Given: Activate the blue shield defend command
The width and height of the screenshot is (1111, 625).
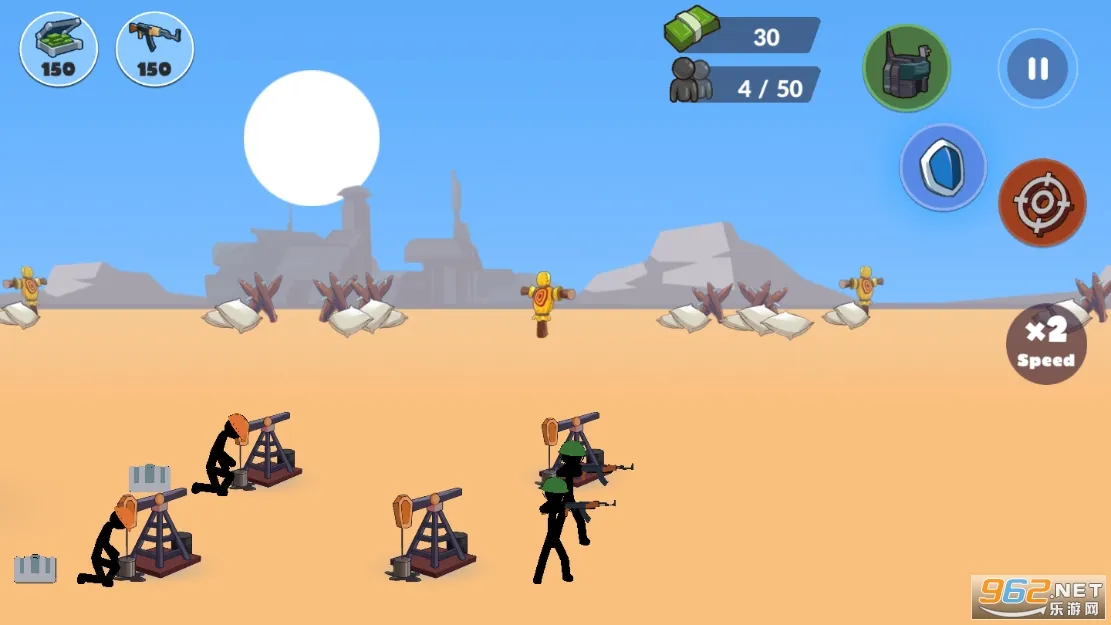Looking at the screenshot, I should click(942, 168).
